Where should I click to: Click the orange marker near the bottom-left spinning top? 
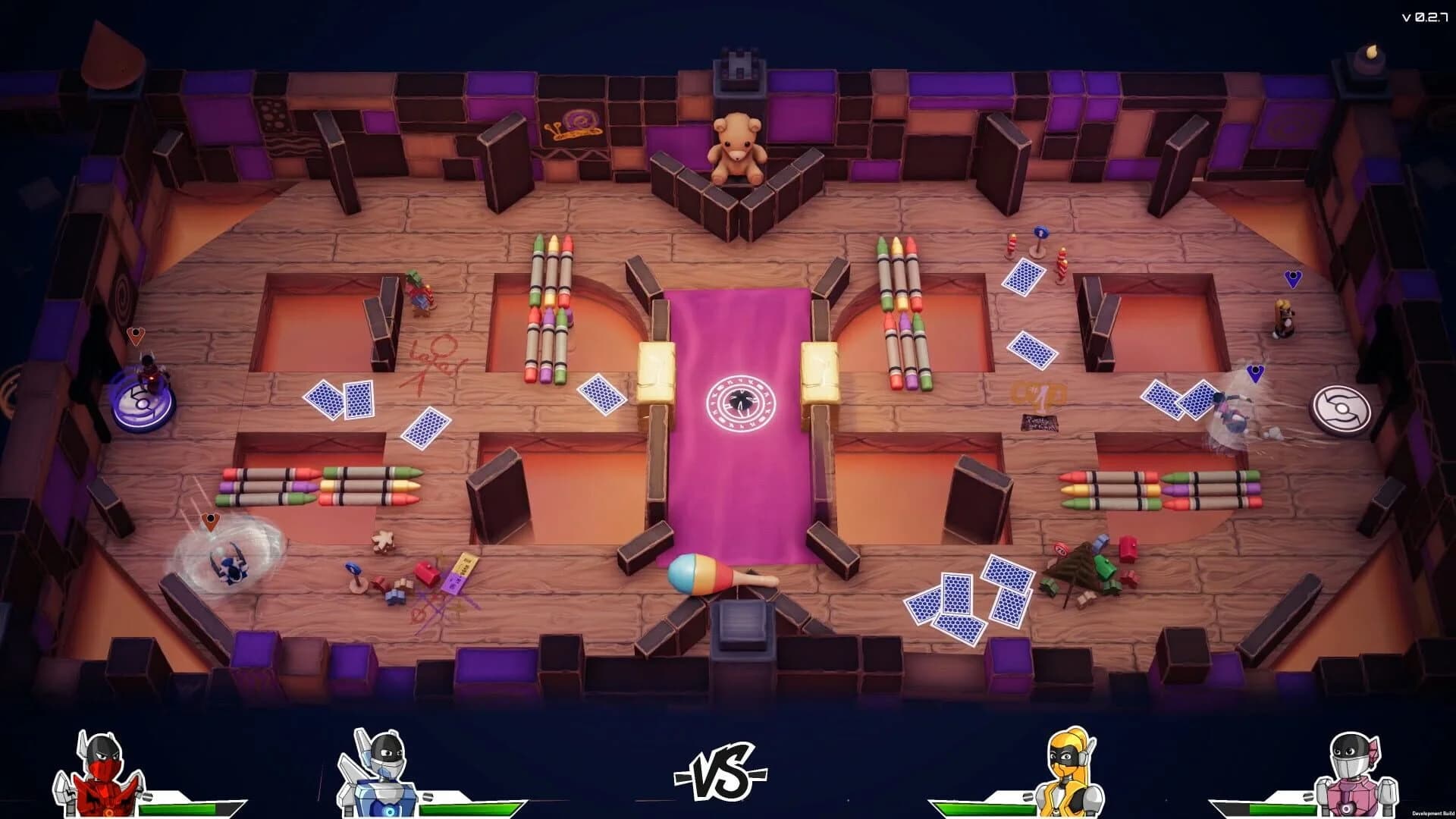[211, 520]
